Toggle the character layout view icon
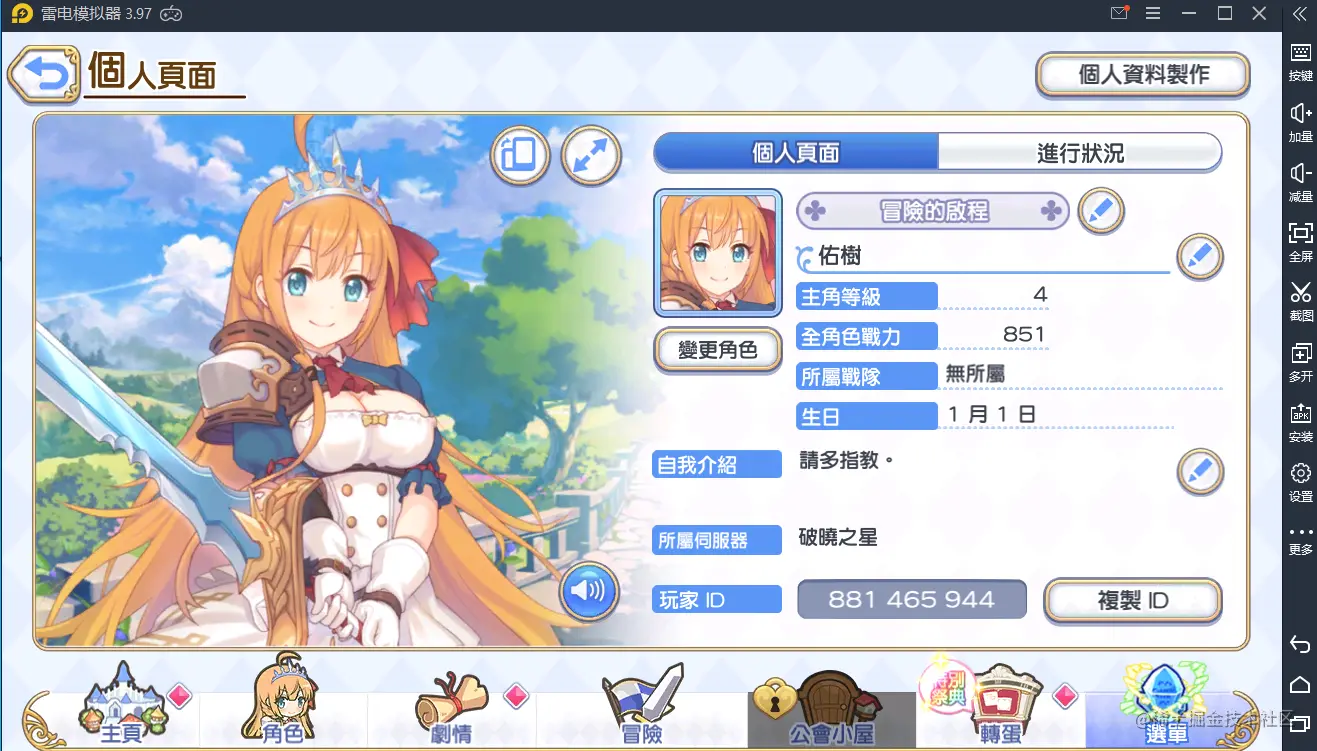 520,155
